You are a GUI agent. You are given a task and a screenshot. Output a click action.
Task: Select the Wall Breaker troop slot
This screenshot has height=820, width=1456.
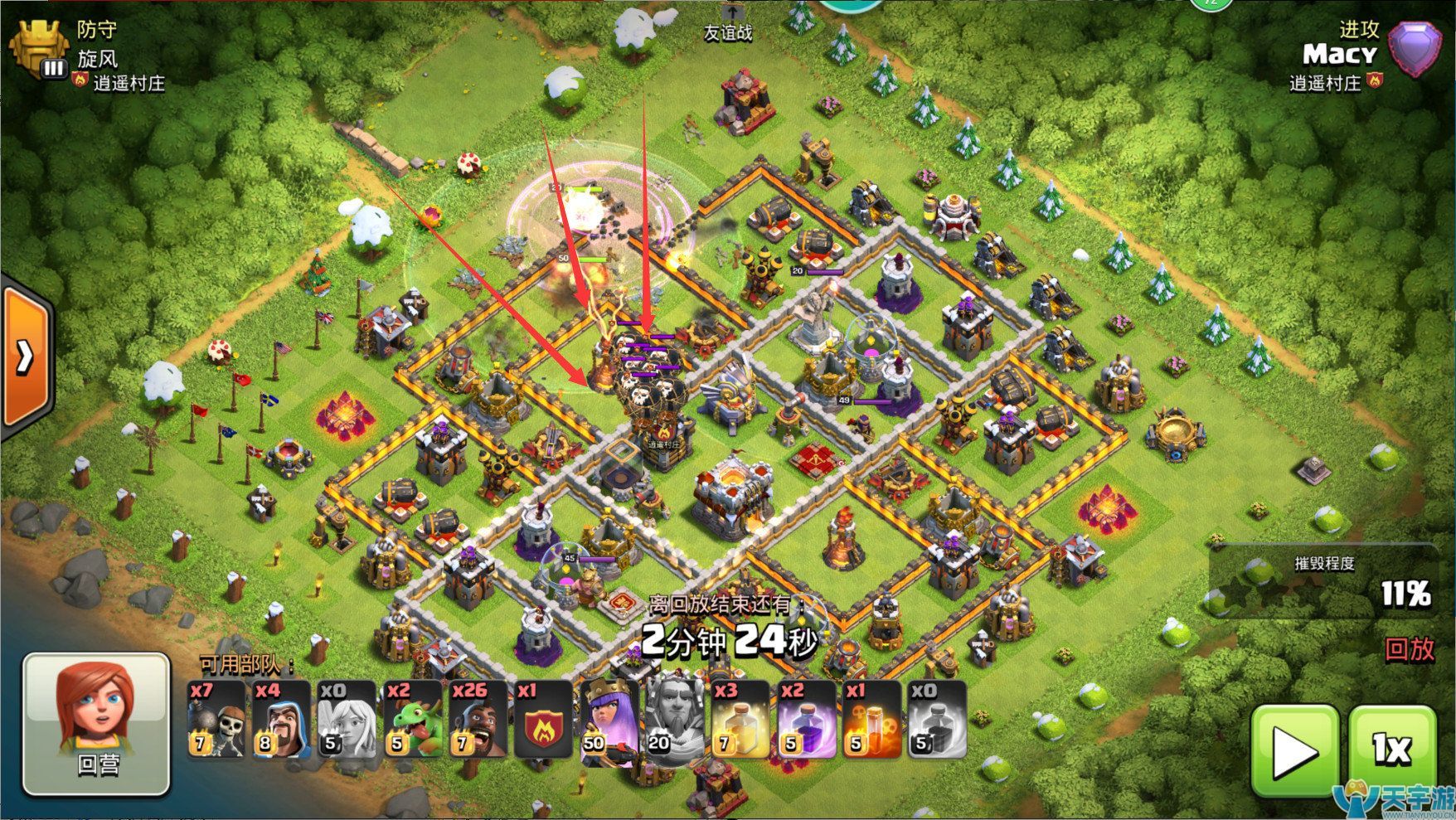216,720
